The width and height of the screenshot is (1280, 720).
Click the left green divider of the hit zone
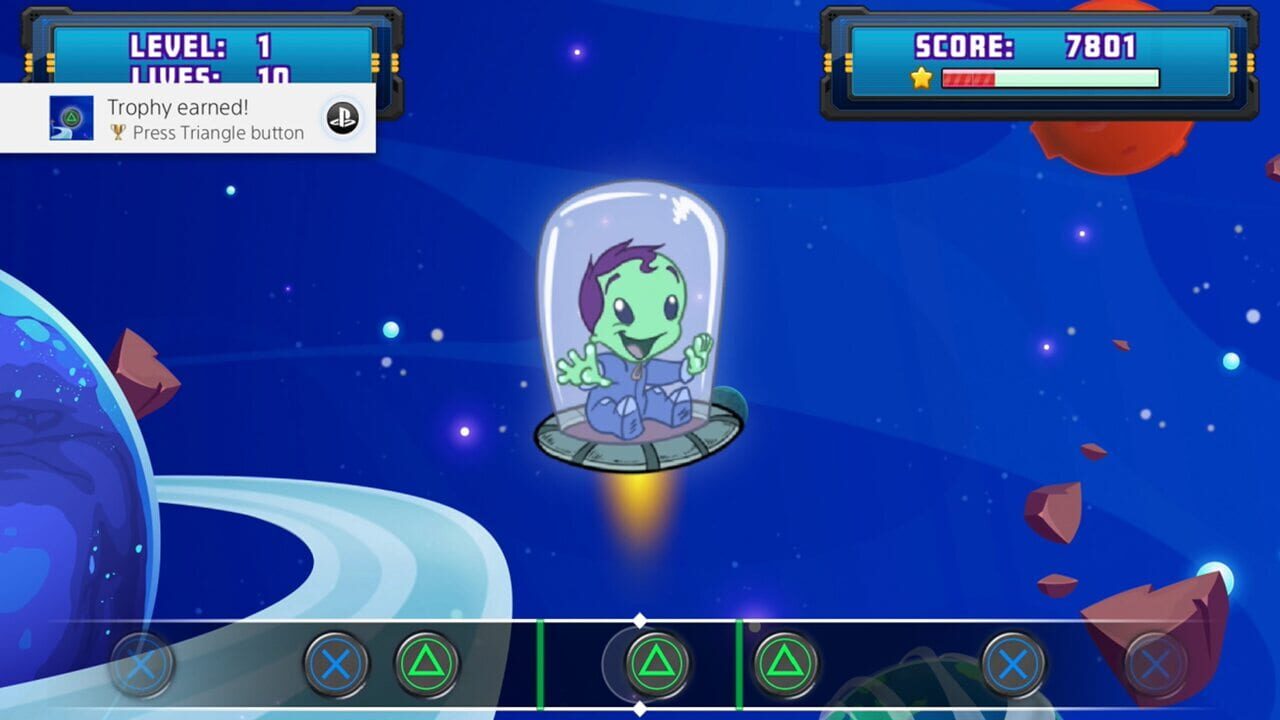click(x=541, y=663)
